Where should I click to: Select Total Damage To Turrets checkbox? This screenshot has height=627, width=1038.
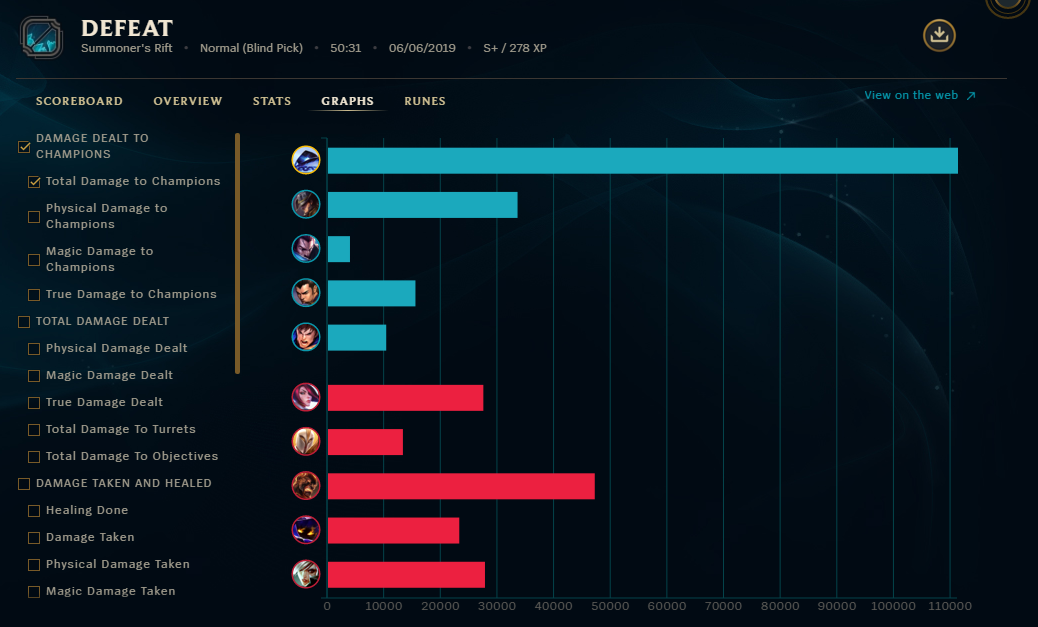tap(34, 430)
